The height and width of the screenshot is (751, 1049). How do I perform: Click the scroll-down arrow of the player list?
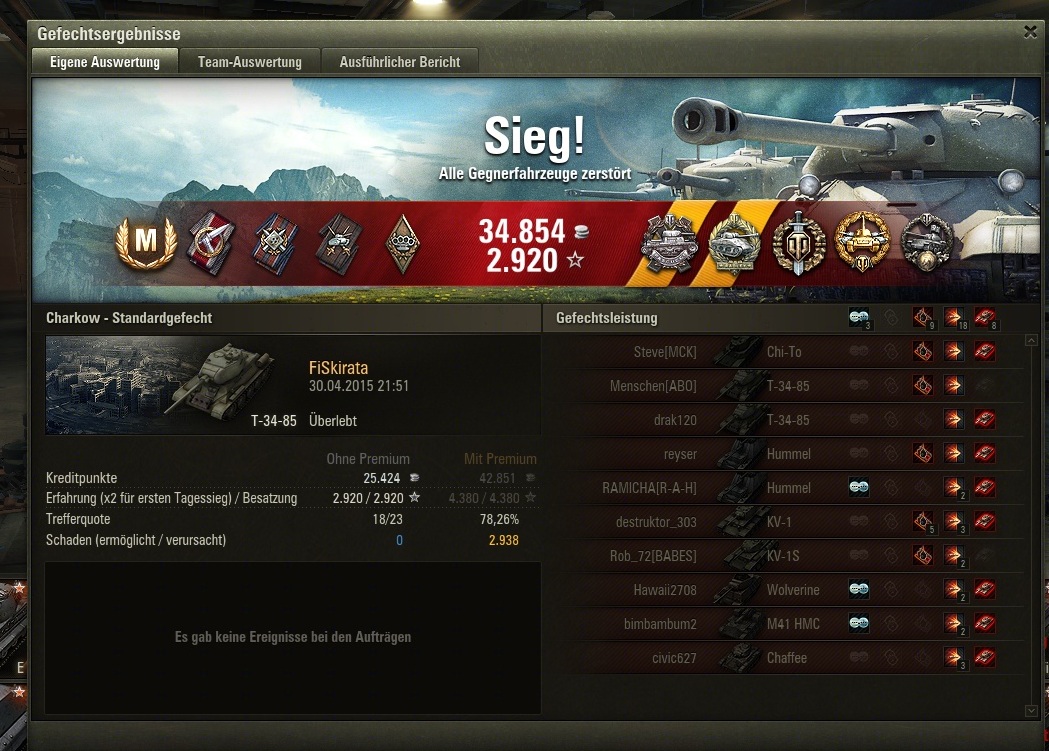point(1032,710)
